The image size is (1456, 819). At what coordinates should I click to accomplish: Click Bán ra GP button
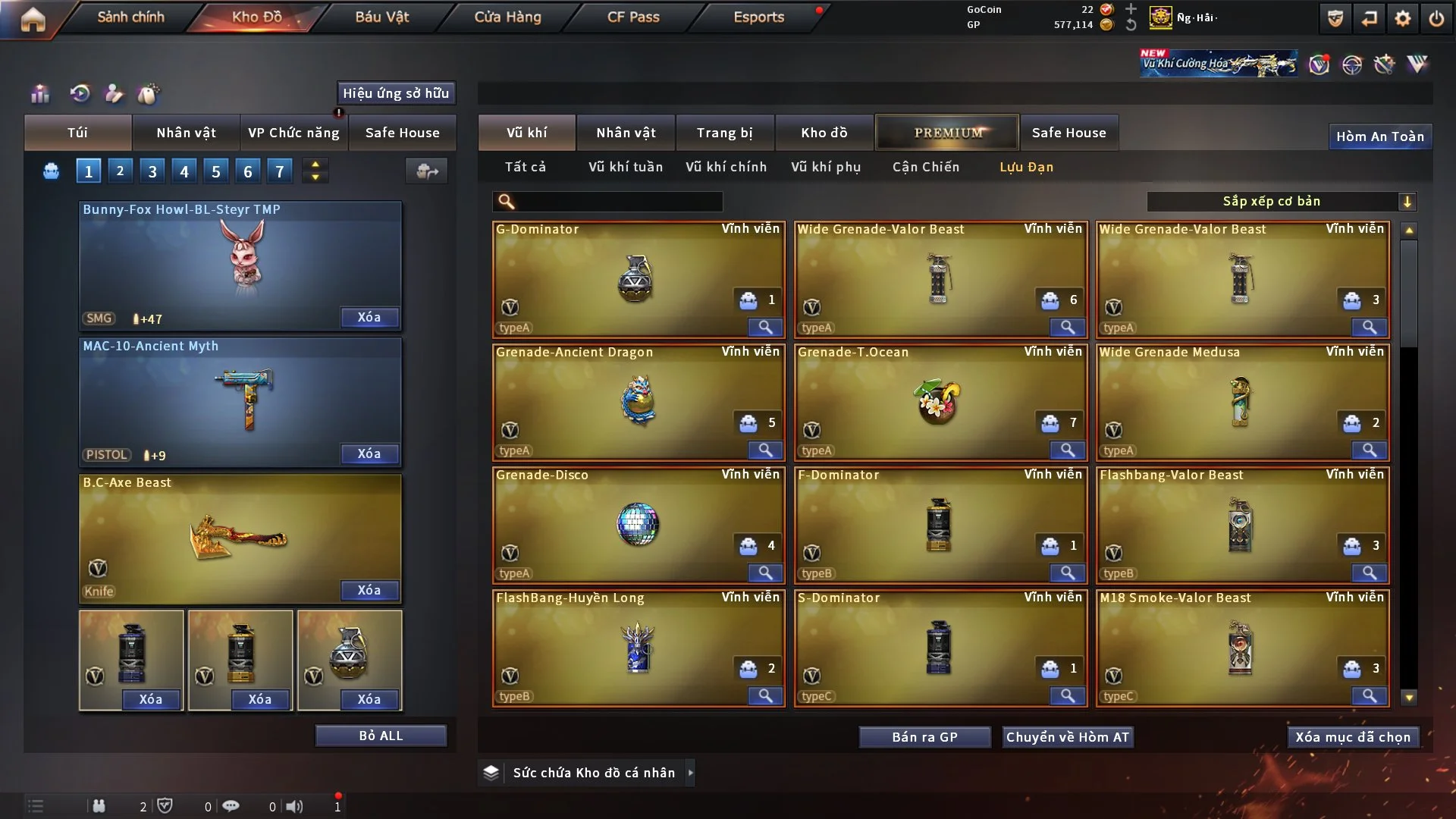click(924, 737)
